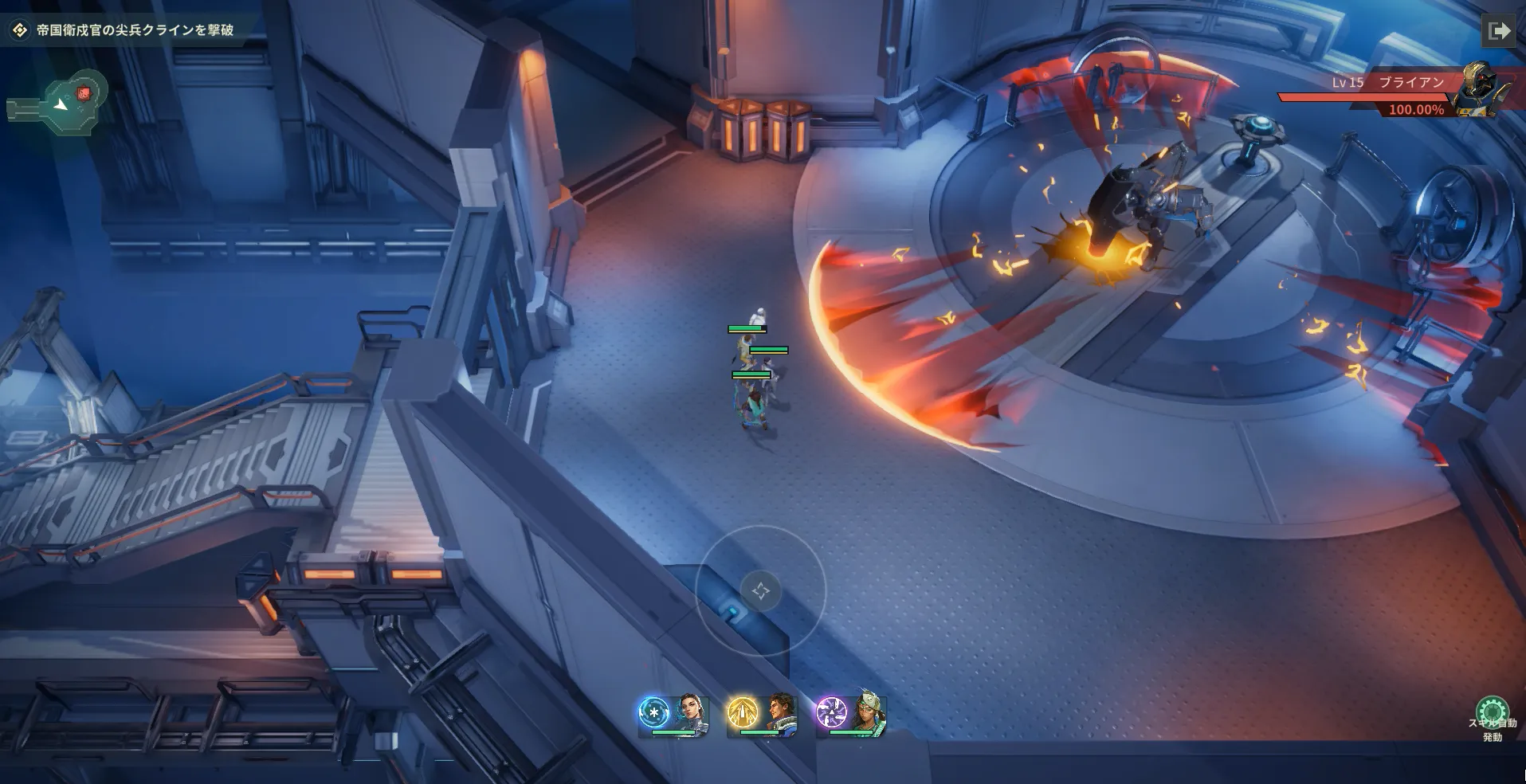Screen dimensions: 1526x784
Task: Trigger the golden sword burst skill
Action: [743, 712]
